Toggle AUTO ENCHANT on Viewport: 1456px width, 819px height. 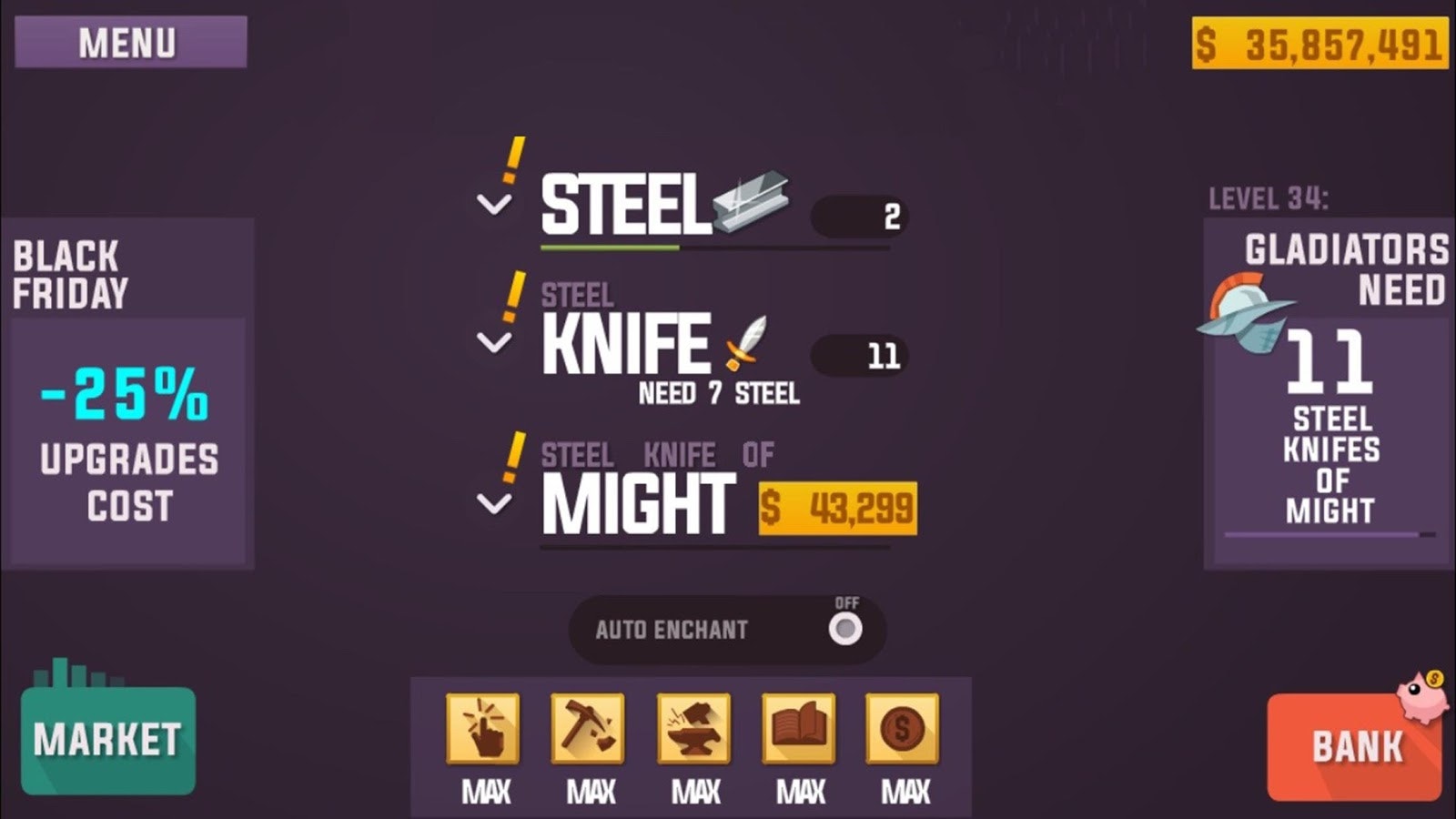click(x=845, y=630)
